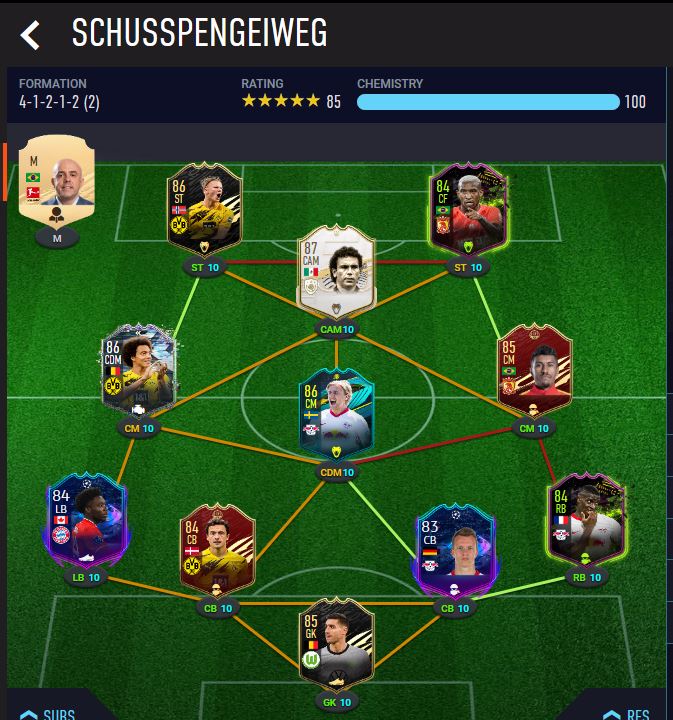This screenshot has height=720, width=673.
Task: Choose the 85 CM red card
Action: 534,372
